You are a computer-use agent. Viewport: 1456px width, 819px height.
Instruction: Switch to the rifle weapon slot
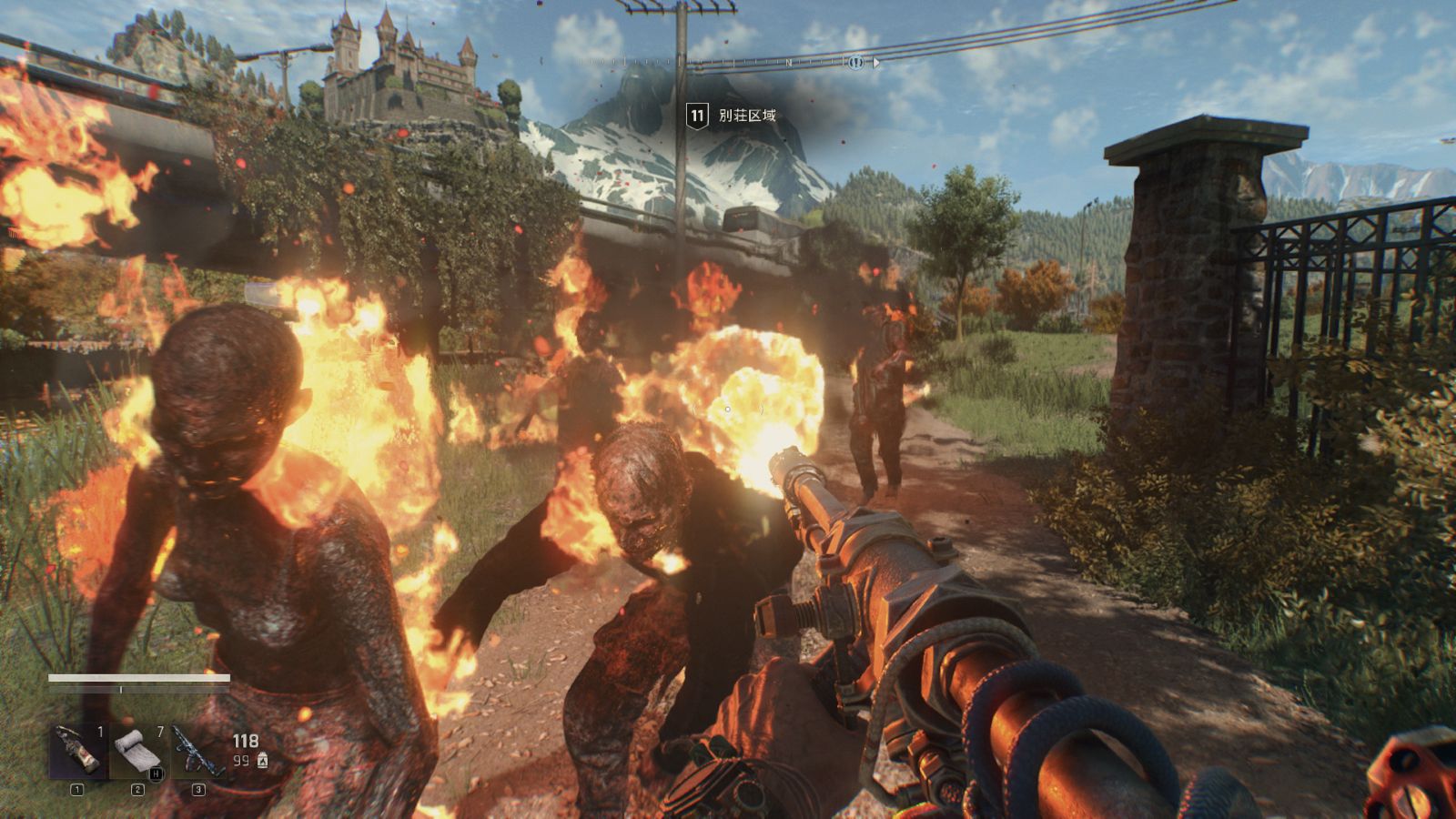[x=197, y=752]
